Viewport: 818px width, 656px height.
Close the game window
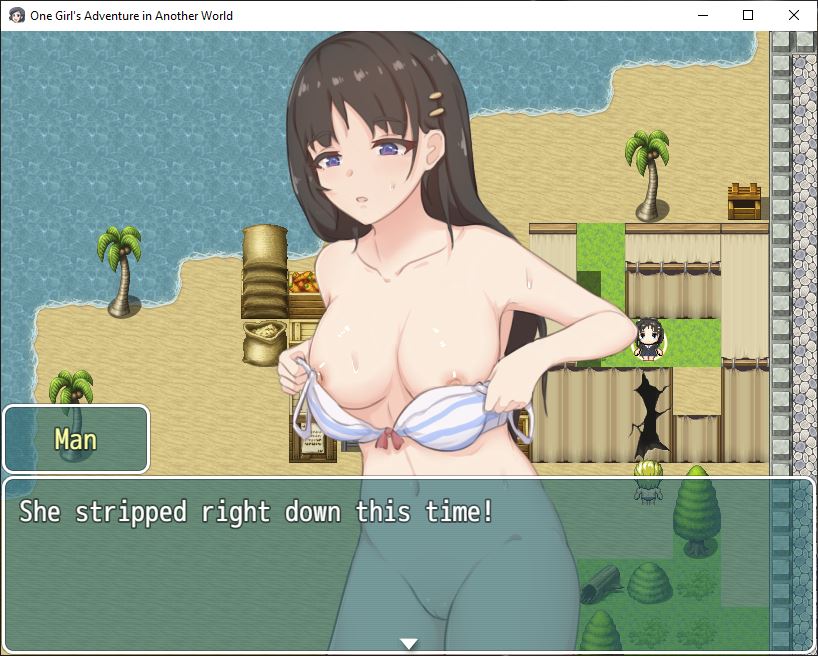point(794,15)
